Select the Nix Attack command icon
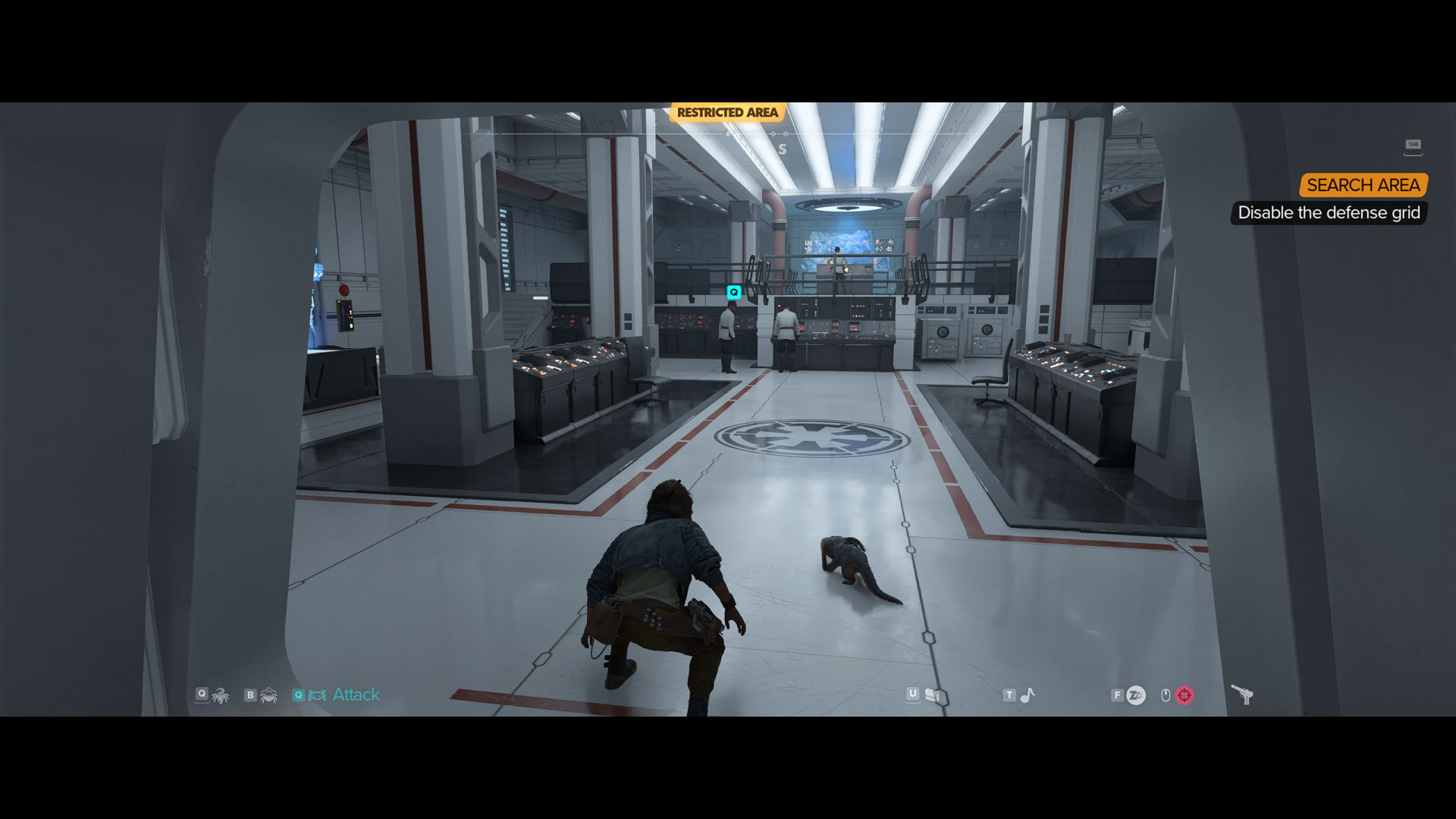Image resolution: width=1456 pixels, height=819 pixels. tap(318, 695)
